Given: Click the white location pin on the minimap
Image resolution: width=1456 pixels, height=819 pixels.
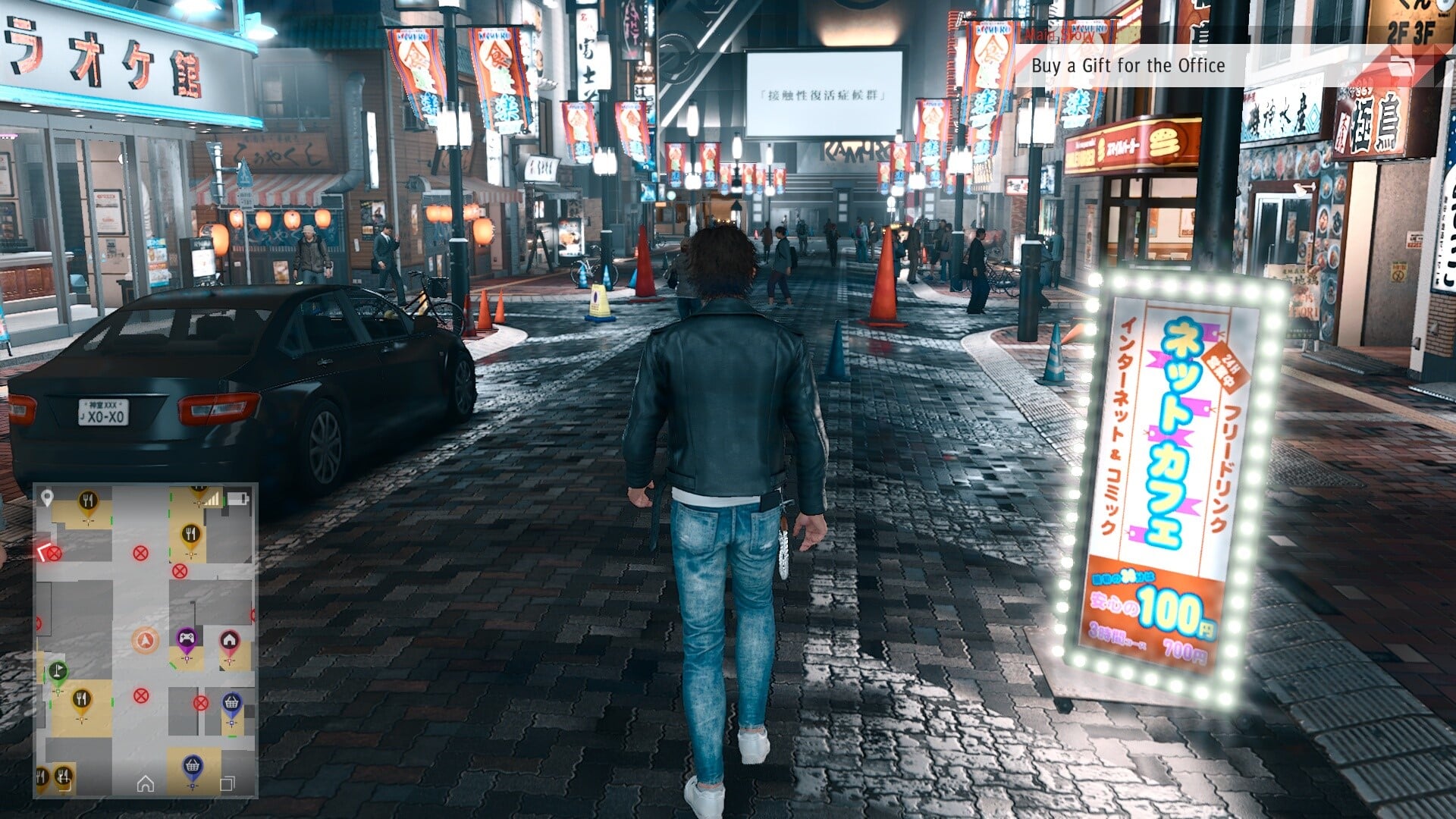Looking at the screenshot, I should click(47, 497).
